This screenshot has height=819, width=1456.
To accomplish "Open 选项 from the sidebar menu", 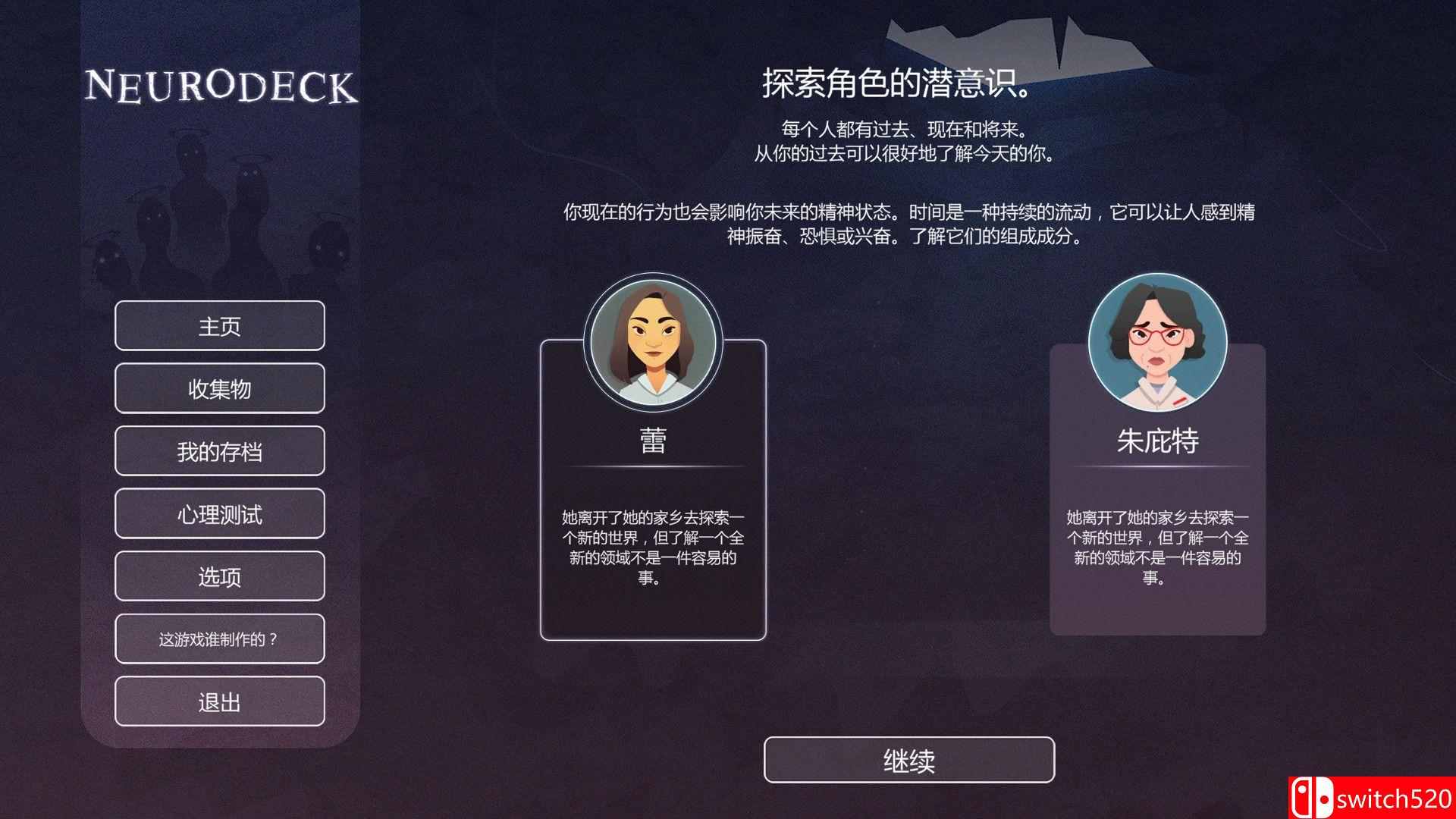I will tap(220, 576).
